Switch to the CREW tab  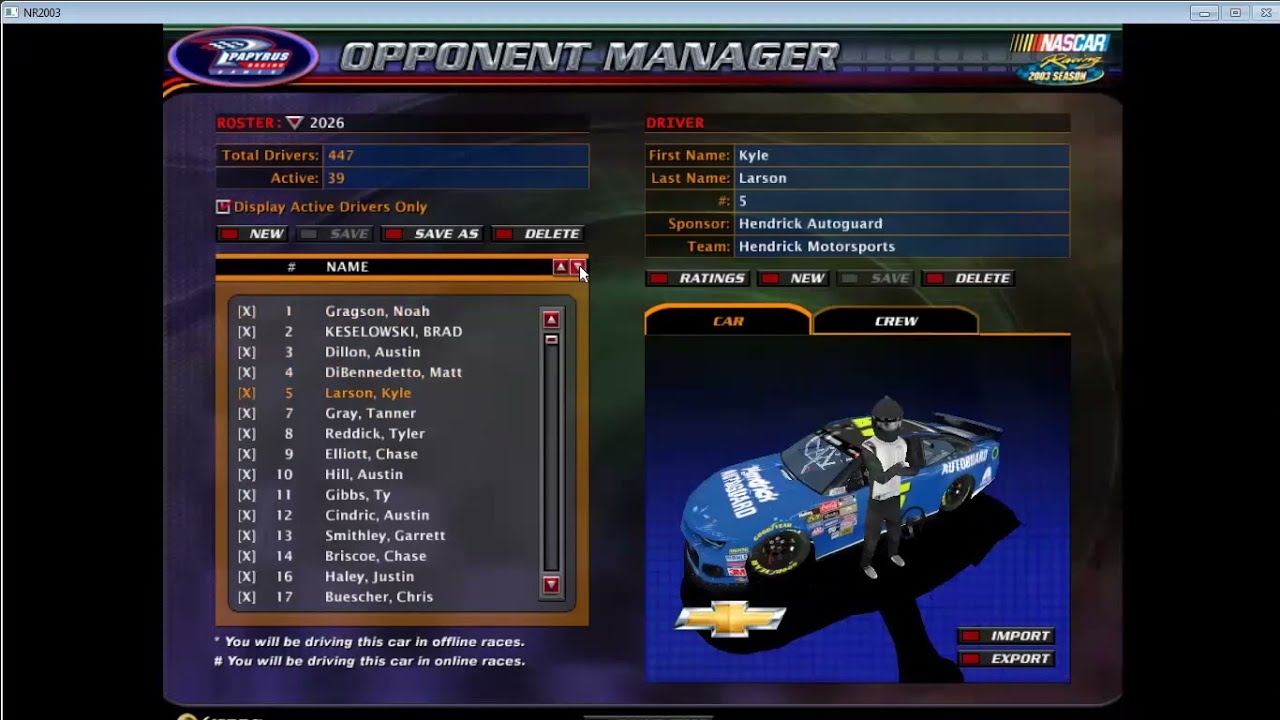(896, 321)
